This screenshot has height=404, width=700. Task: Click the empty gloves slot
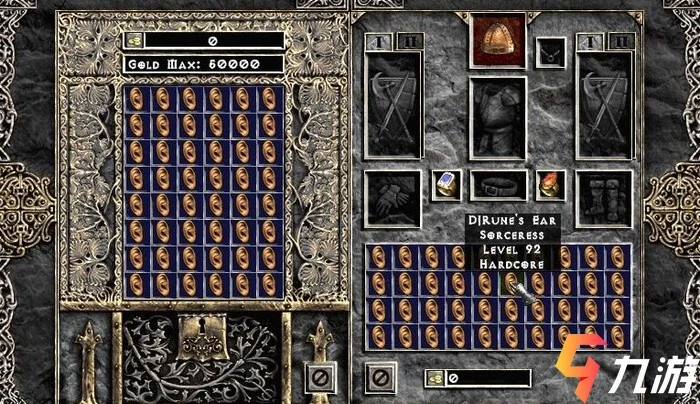click(x=392, y=198)
